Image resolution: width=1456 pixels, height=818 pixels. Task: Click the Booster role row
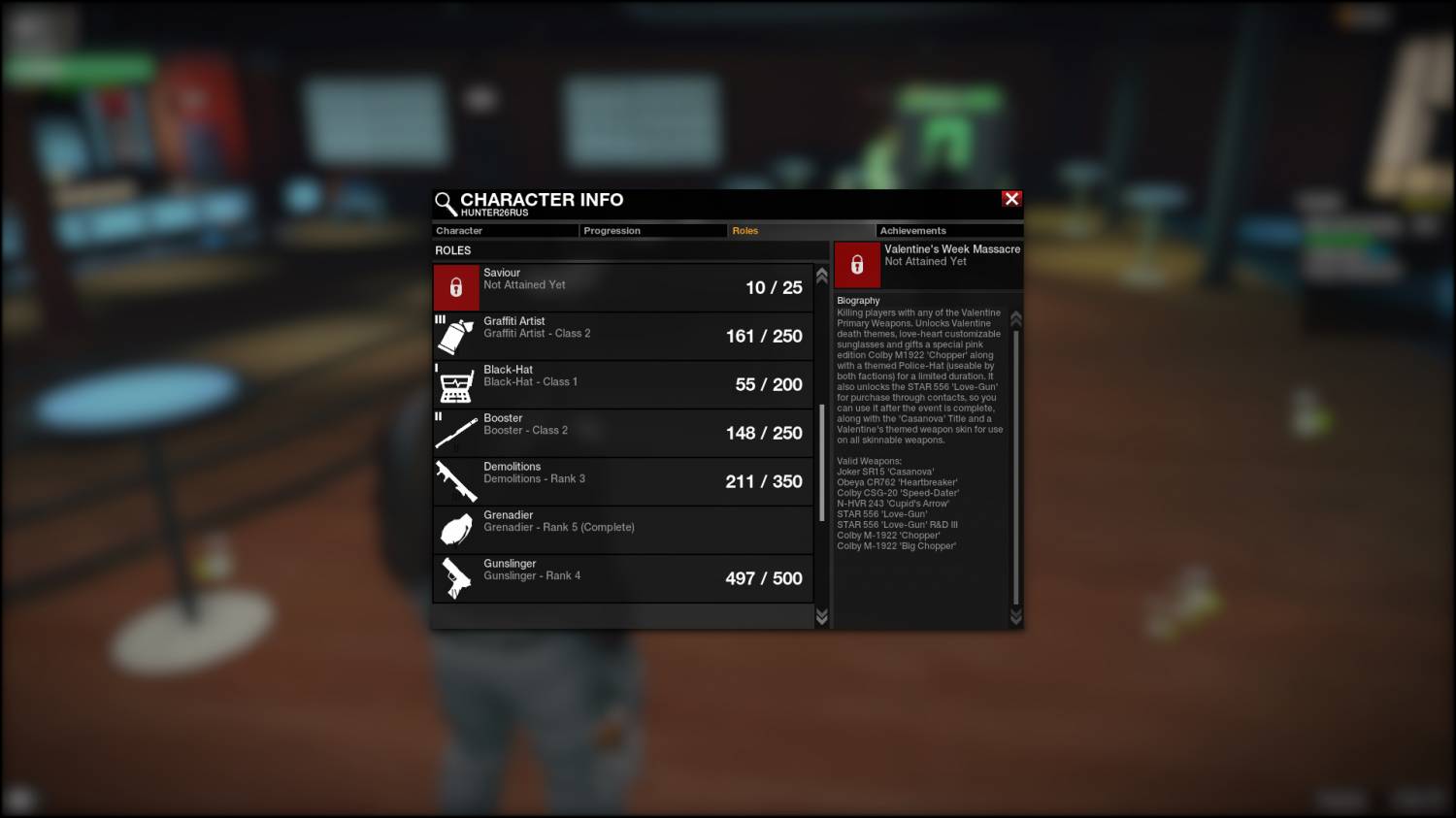click(622, 433)
